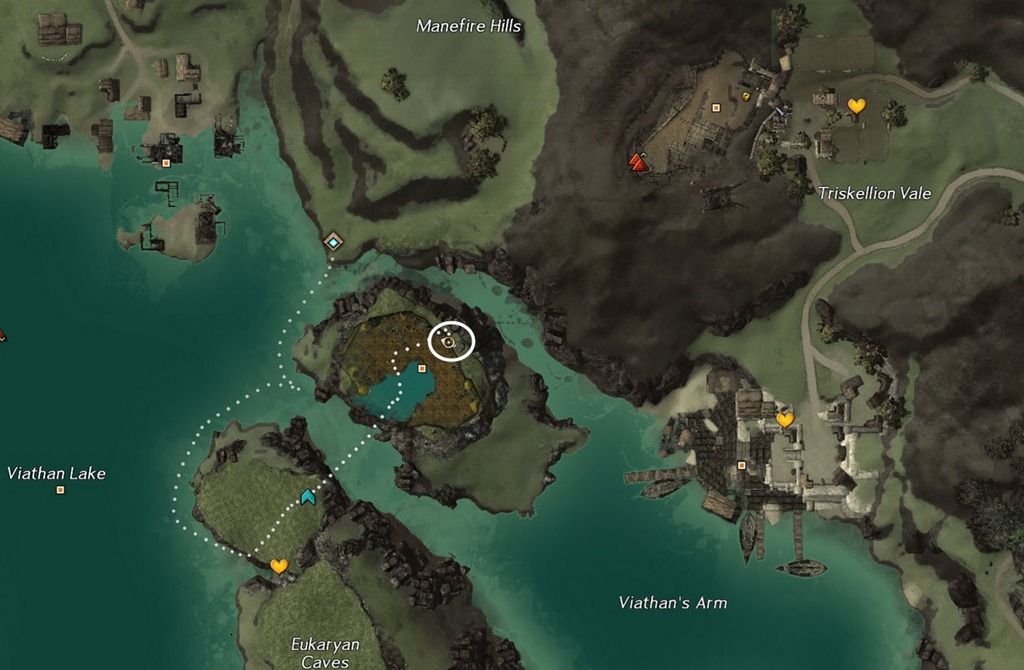
Task: Click the point of interest beside the island pond
Action: pos(422,369)
